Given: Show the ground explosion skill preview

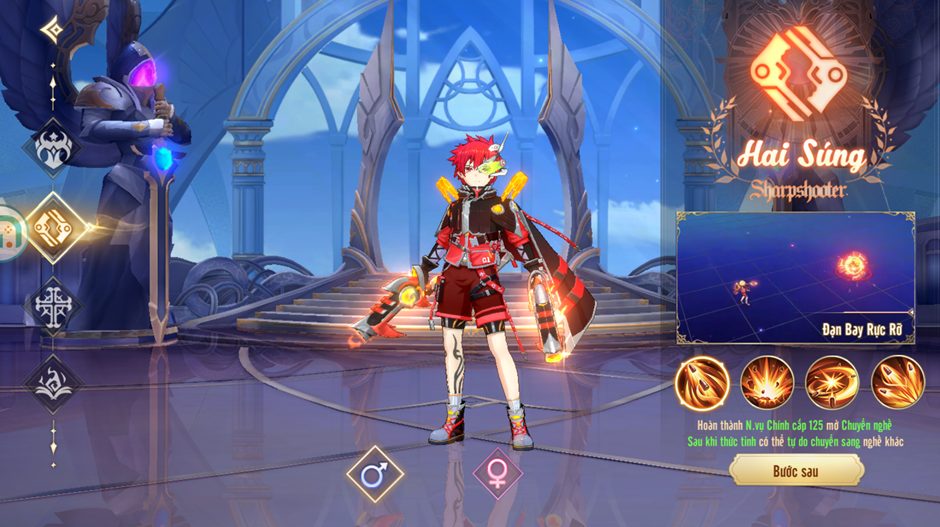Looking at the screenshot, I should tap(767, 383).
